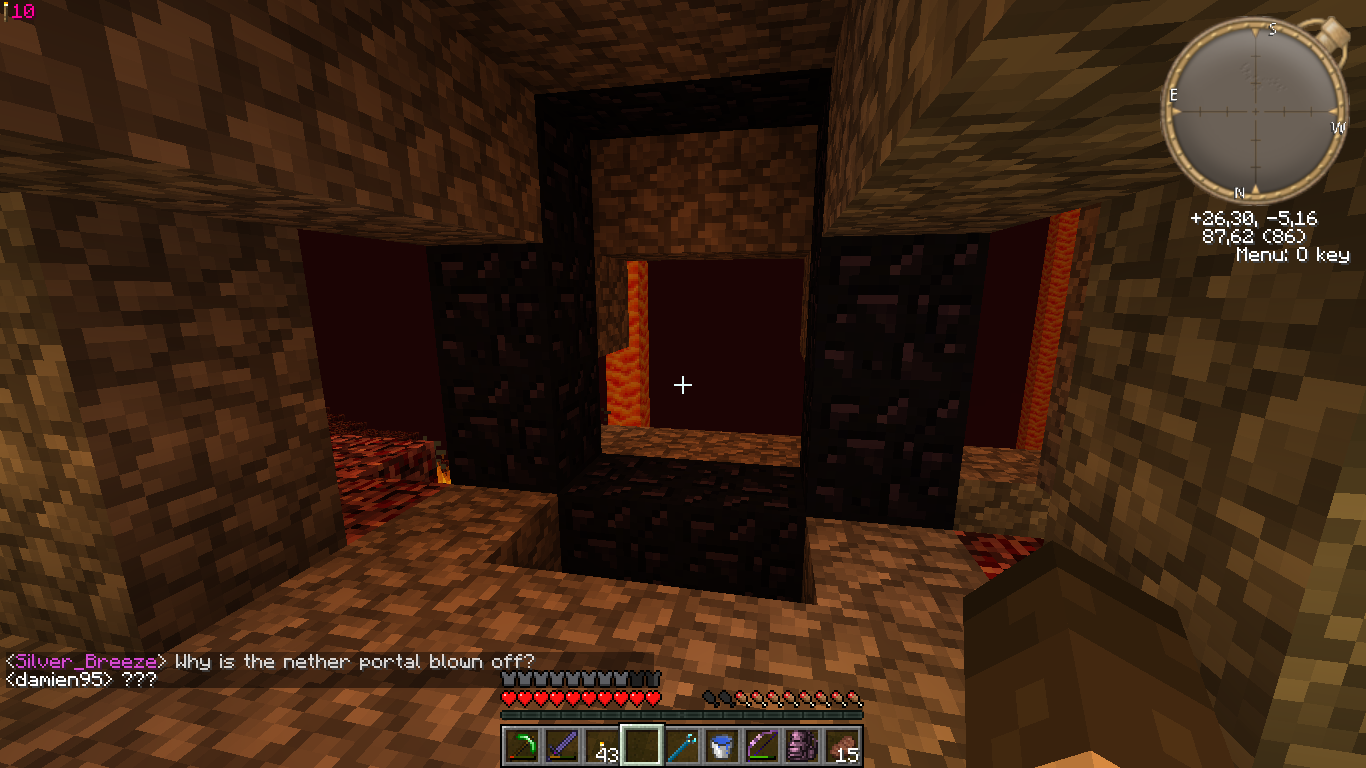Click the compass minimap
Viewport: 1366px width, 768px height.
(1255, 112)
